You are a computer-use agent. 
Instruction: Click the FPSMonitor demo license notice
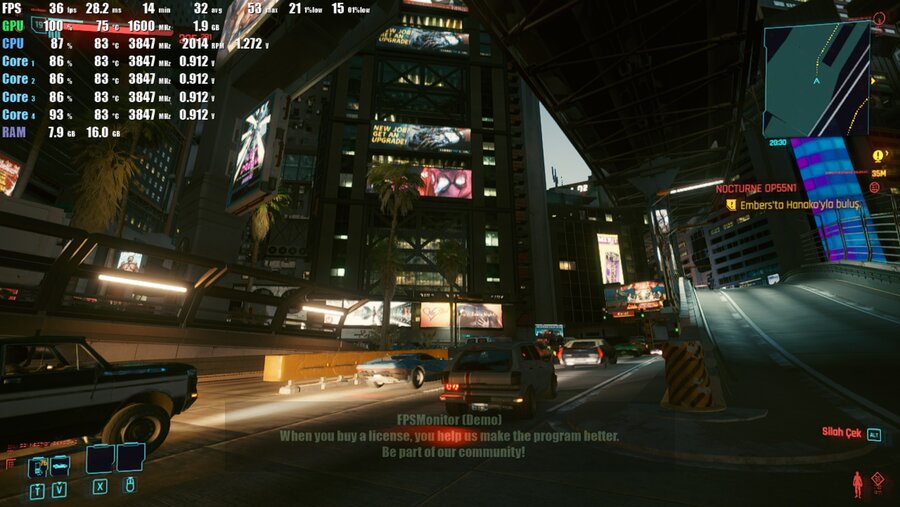tap(449, 437)
